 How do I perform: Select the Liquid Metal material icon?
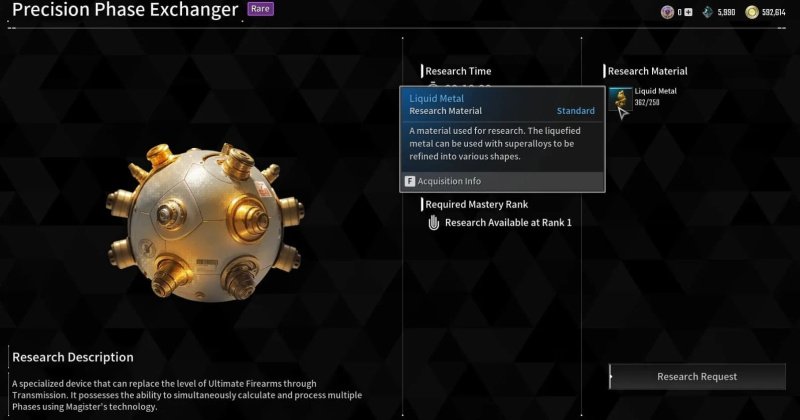tap(620, 99)
